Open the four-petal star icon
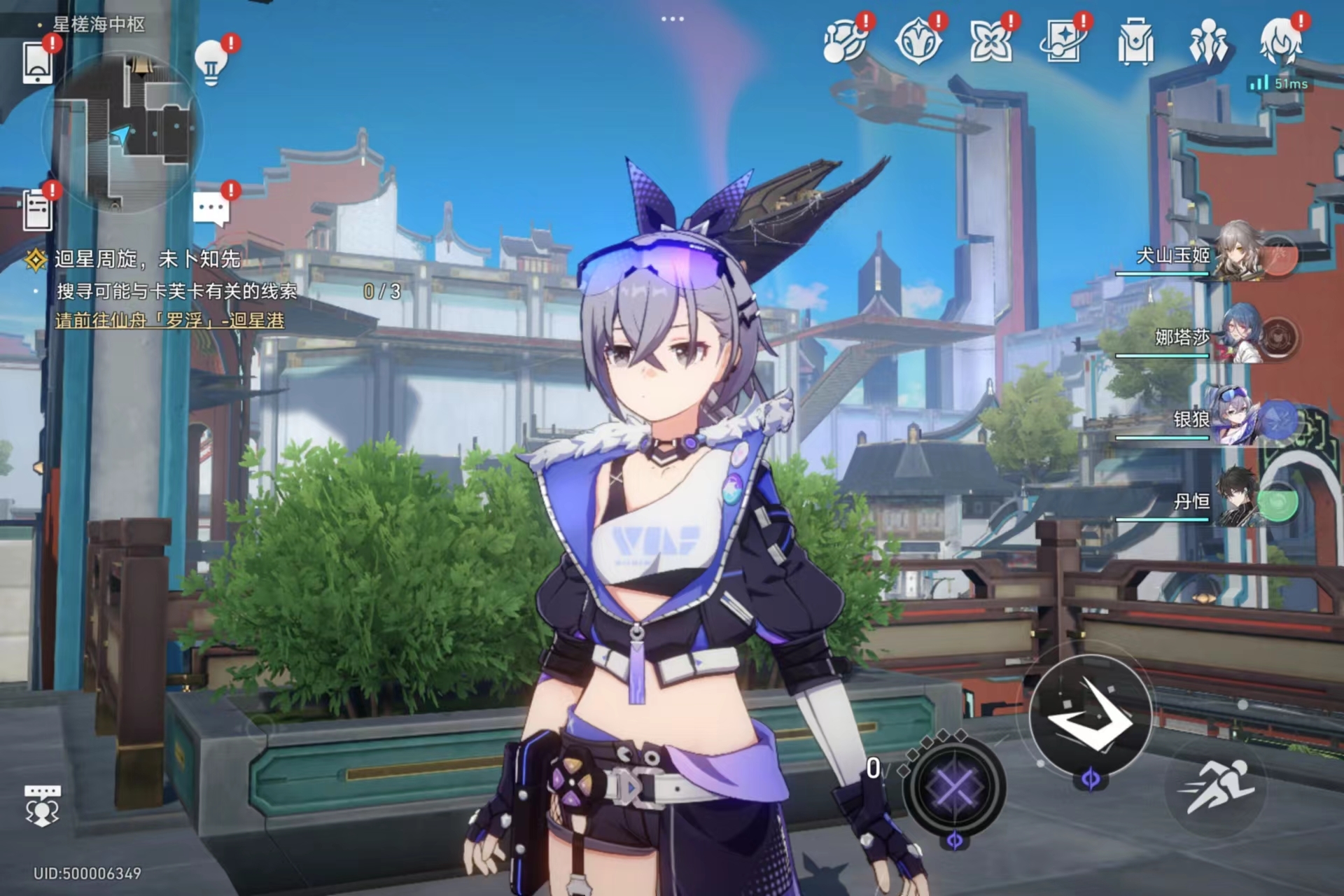The height and width of the screenshot is (896, 1344). coord(990,42)
